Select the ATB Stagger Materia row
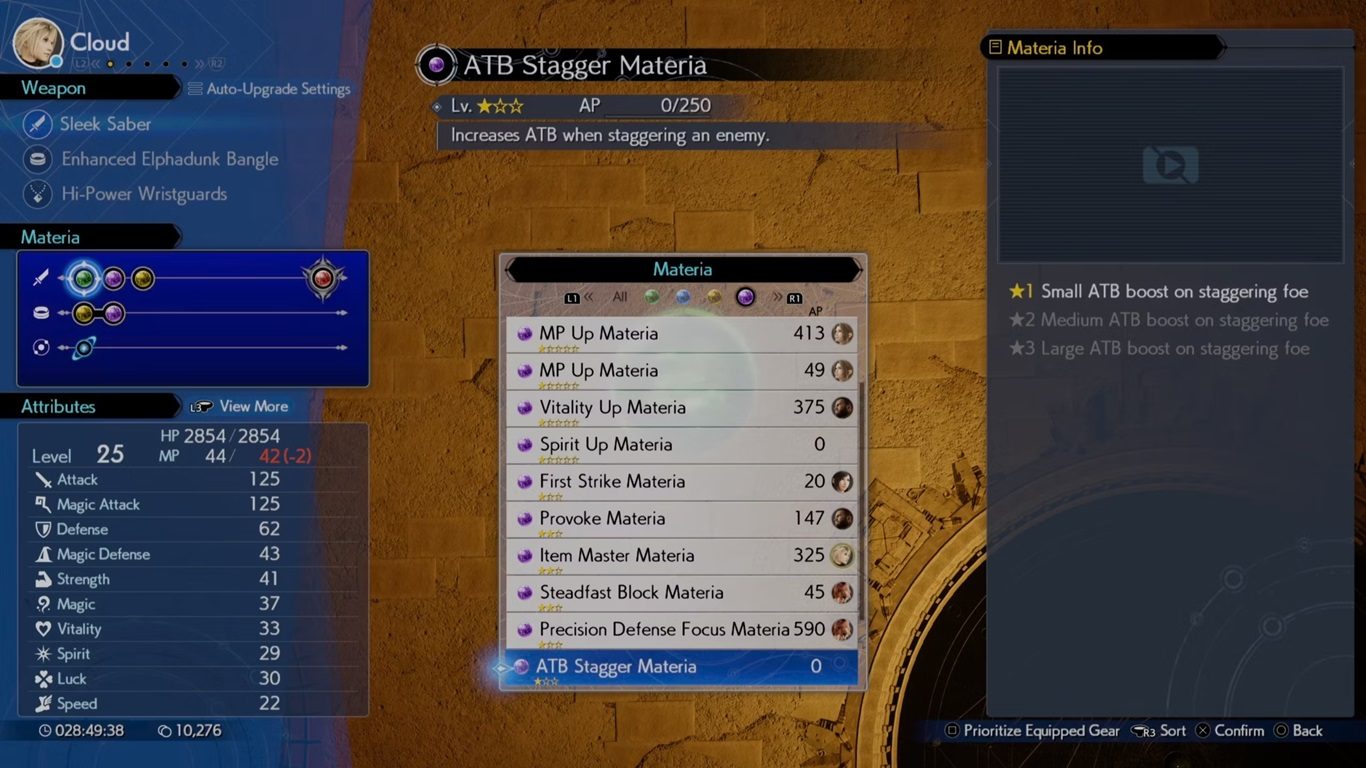1366x768 pixels. [x=682, y=667]
